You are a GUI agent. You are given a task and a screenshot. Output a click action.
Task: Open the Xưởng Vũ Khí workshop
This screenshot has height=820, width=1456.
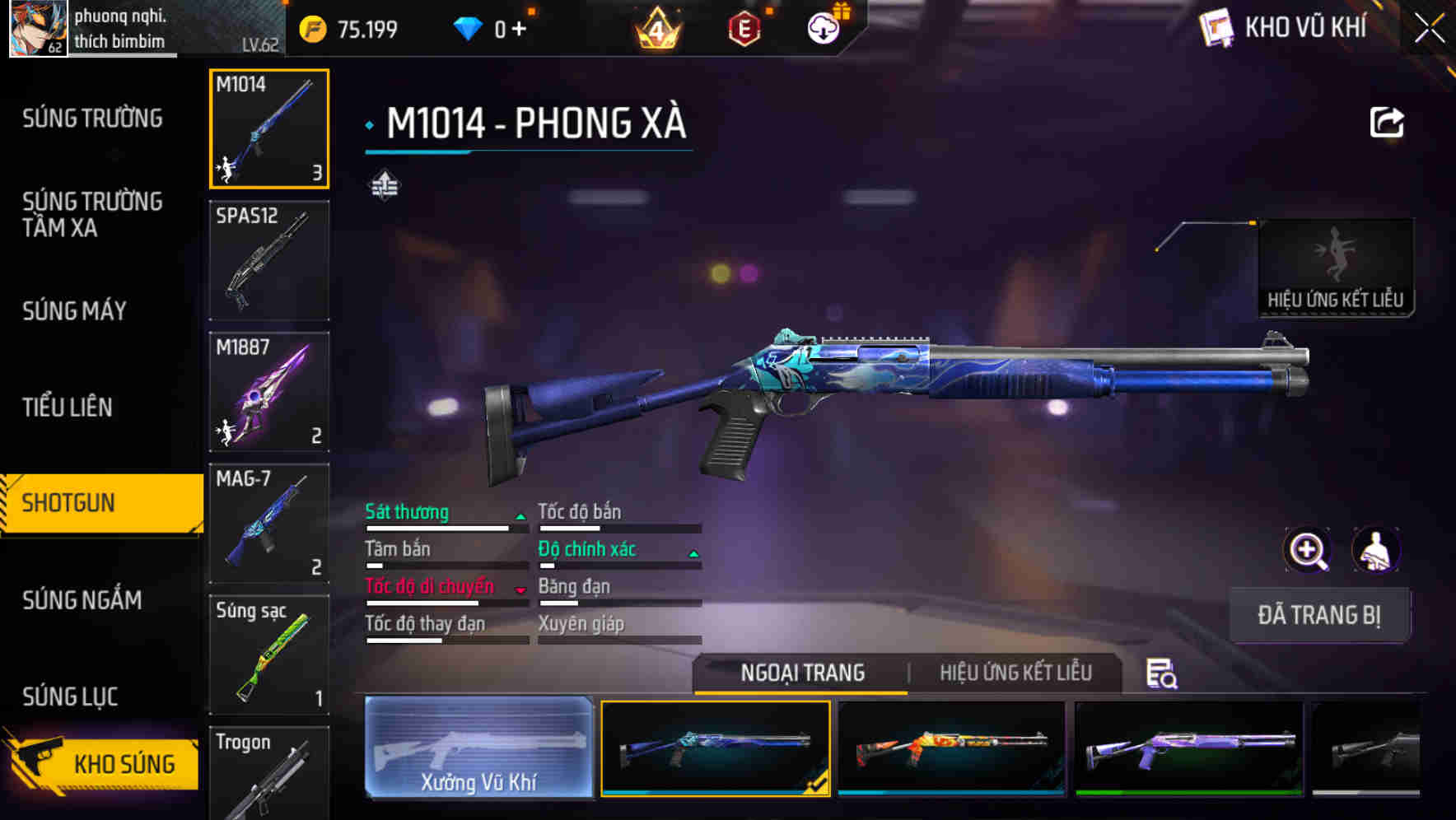[478, 748]
